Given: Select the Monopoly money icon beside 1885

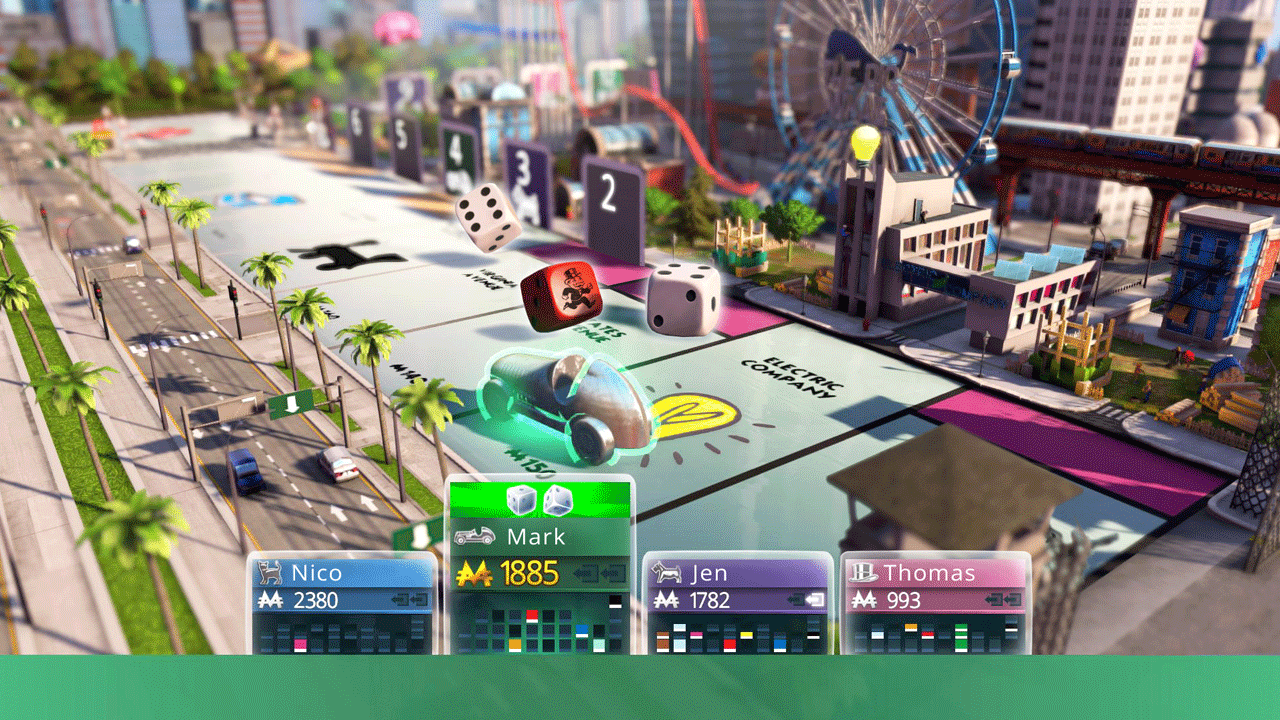Looking at the screenshot, I should 474,572.
